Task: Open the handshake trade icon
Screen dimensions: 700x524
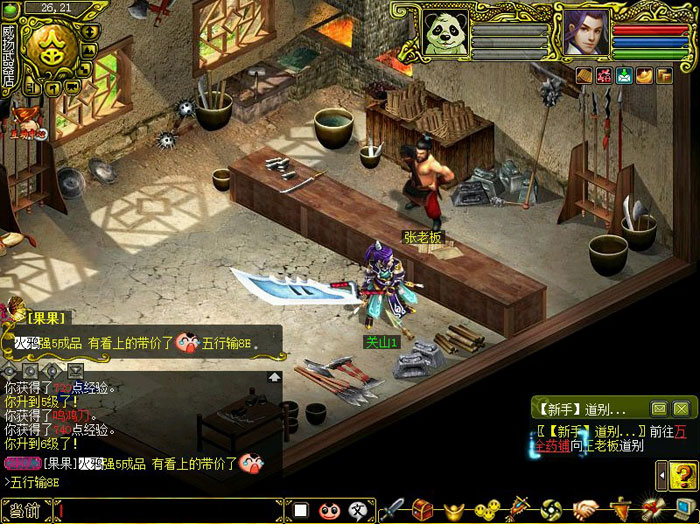Action: point(586,509)
